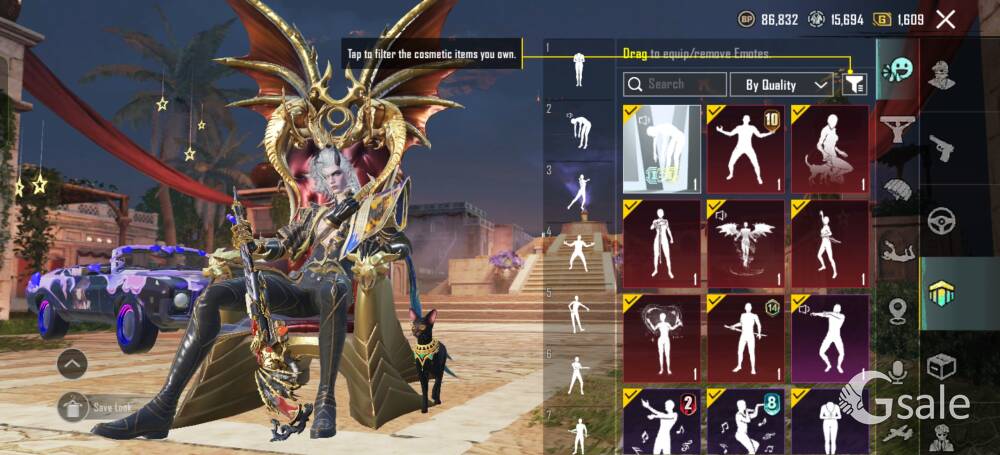Open the steering wheel vehicle tab
Viewport: 1000px width, 455px height.
[x=941, y=219]
